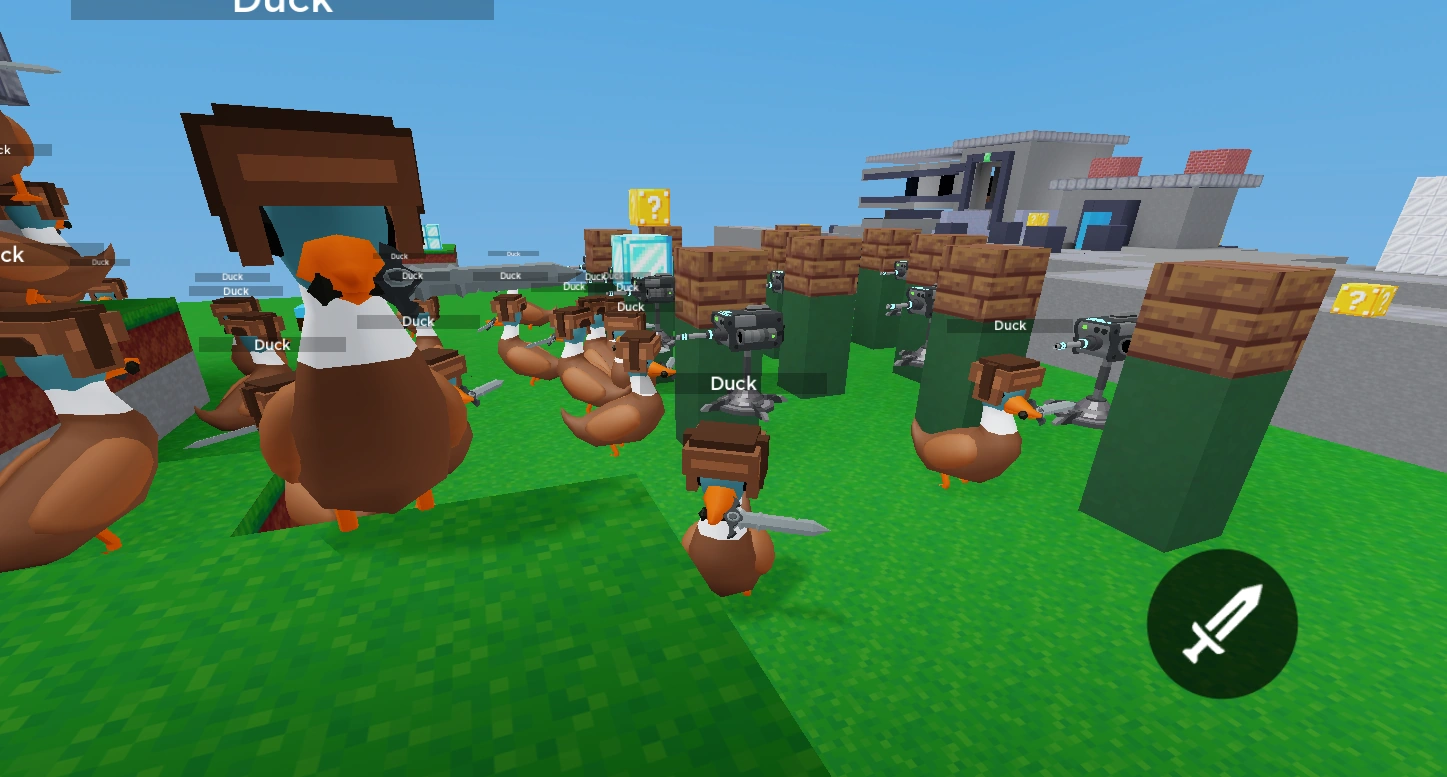The image size is (1447, 777).
Task: Select the lucky block near the right edge
Action: click(1364, 300)
